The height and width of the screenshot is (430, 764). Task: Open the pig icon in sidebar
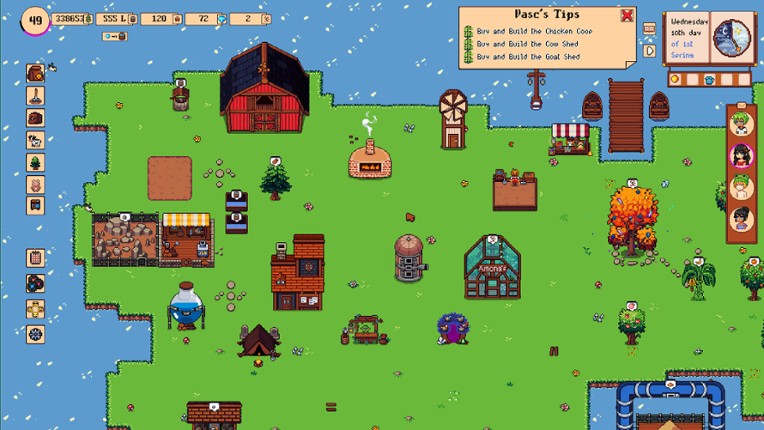[x=35, y=184]
